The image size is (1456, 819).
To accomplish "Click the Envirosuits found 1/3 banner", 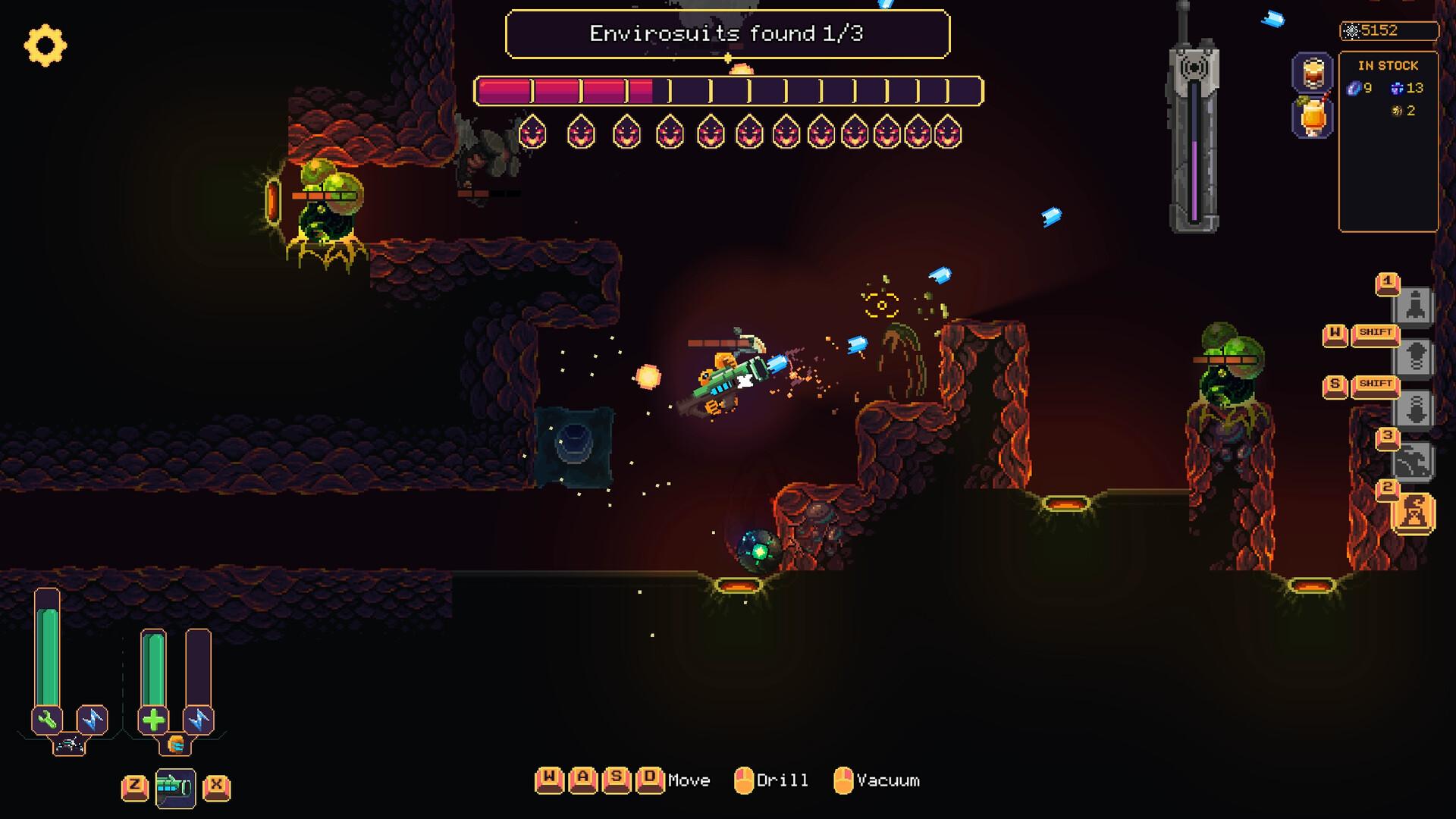I will click(728, 34).
